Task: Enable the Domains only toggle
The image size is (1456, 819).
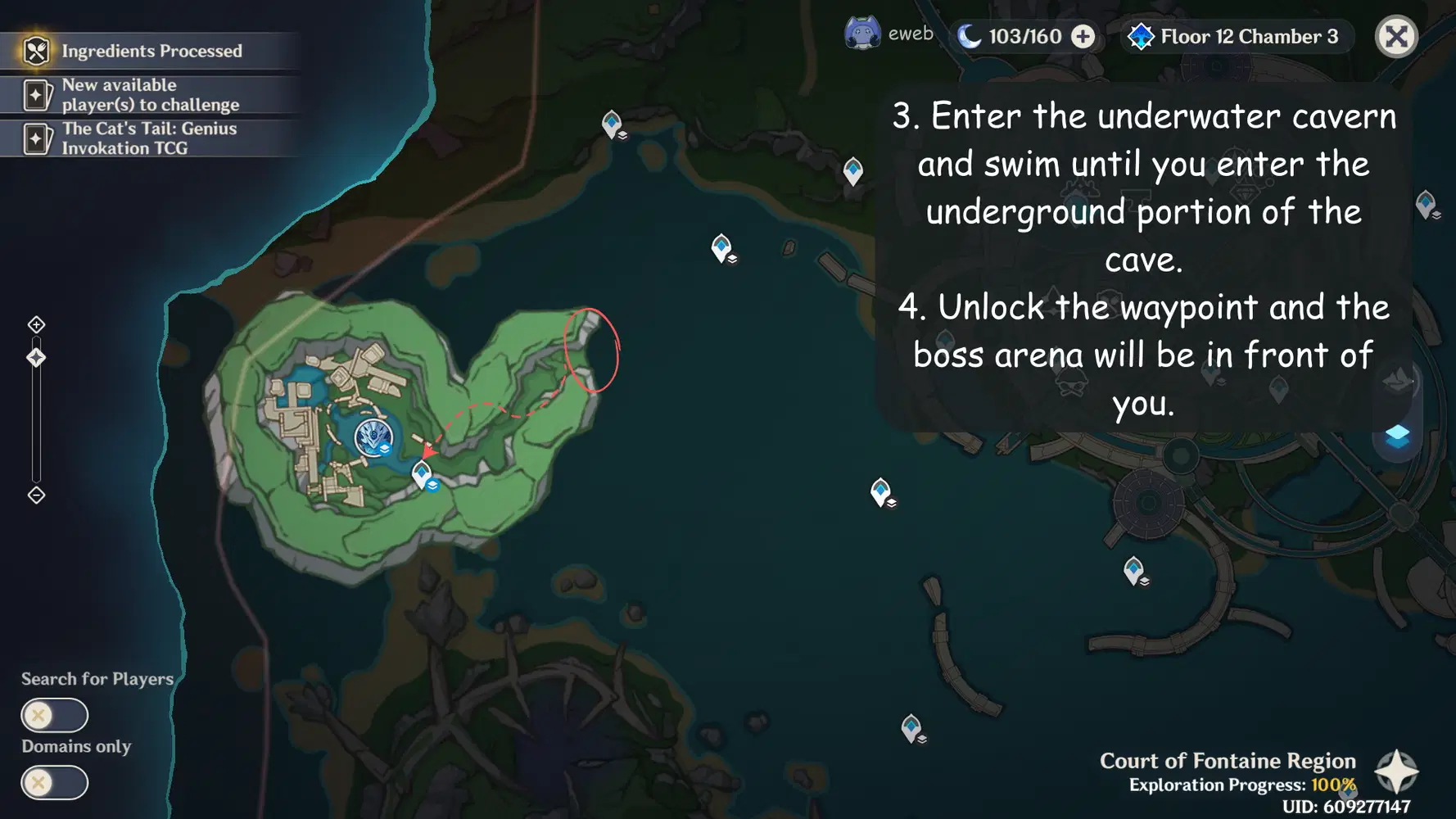Action: 53,783
